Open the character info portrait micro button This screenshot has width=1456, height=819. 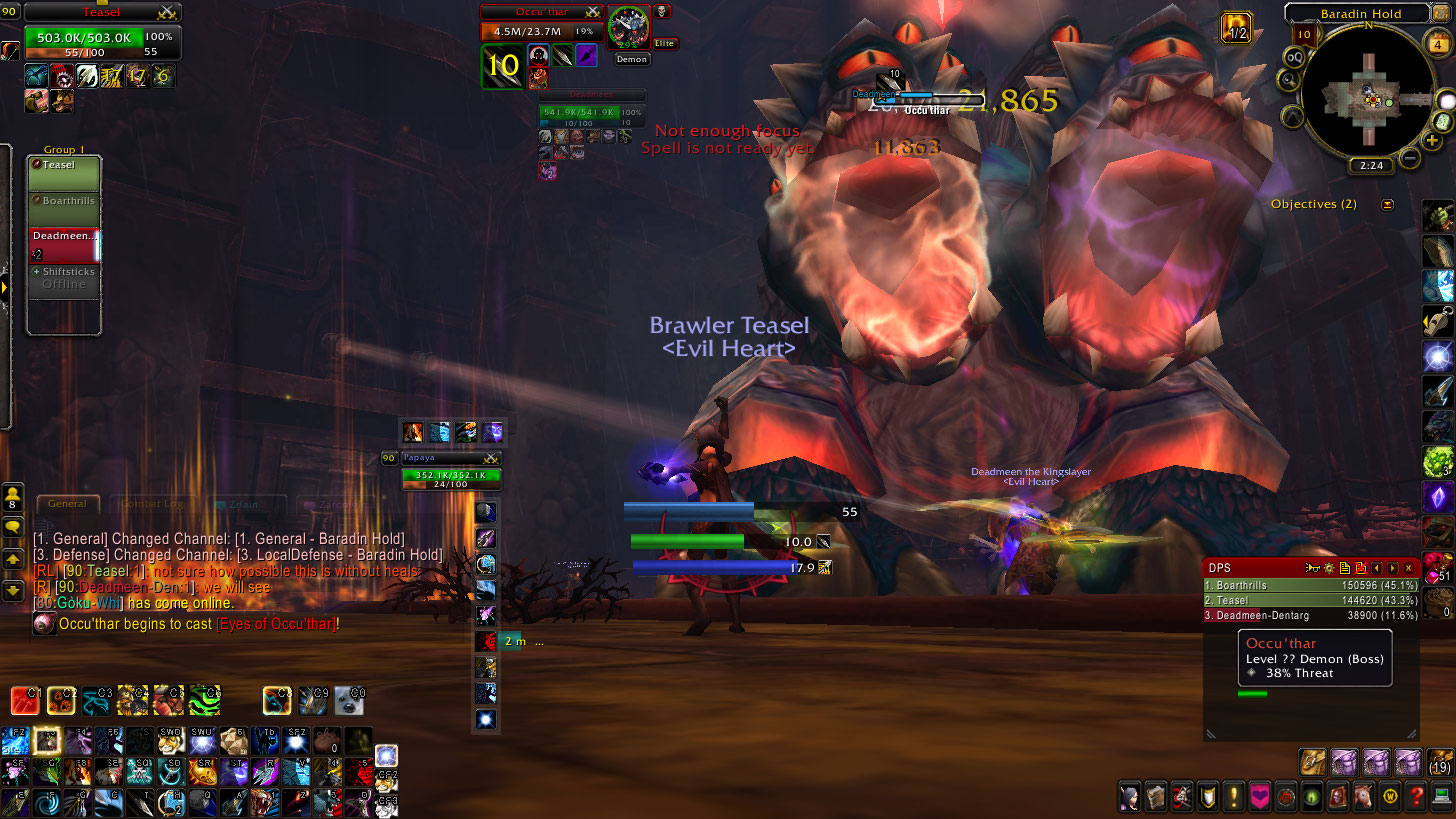1128,797
